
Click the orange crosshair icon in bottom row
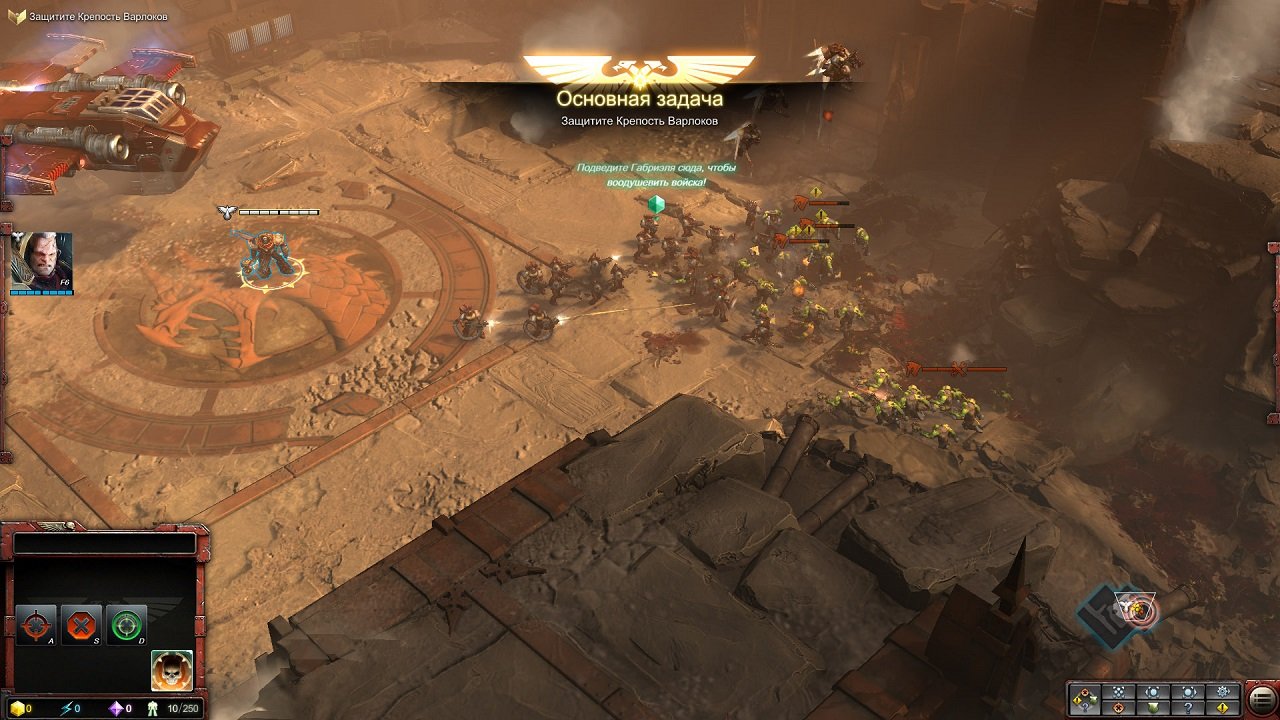1119,708
